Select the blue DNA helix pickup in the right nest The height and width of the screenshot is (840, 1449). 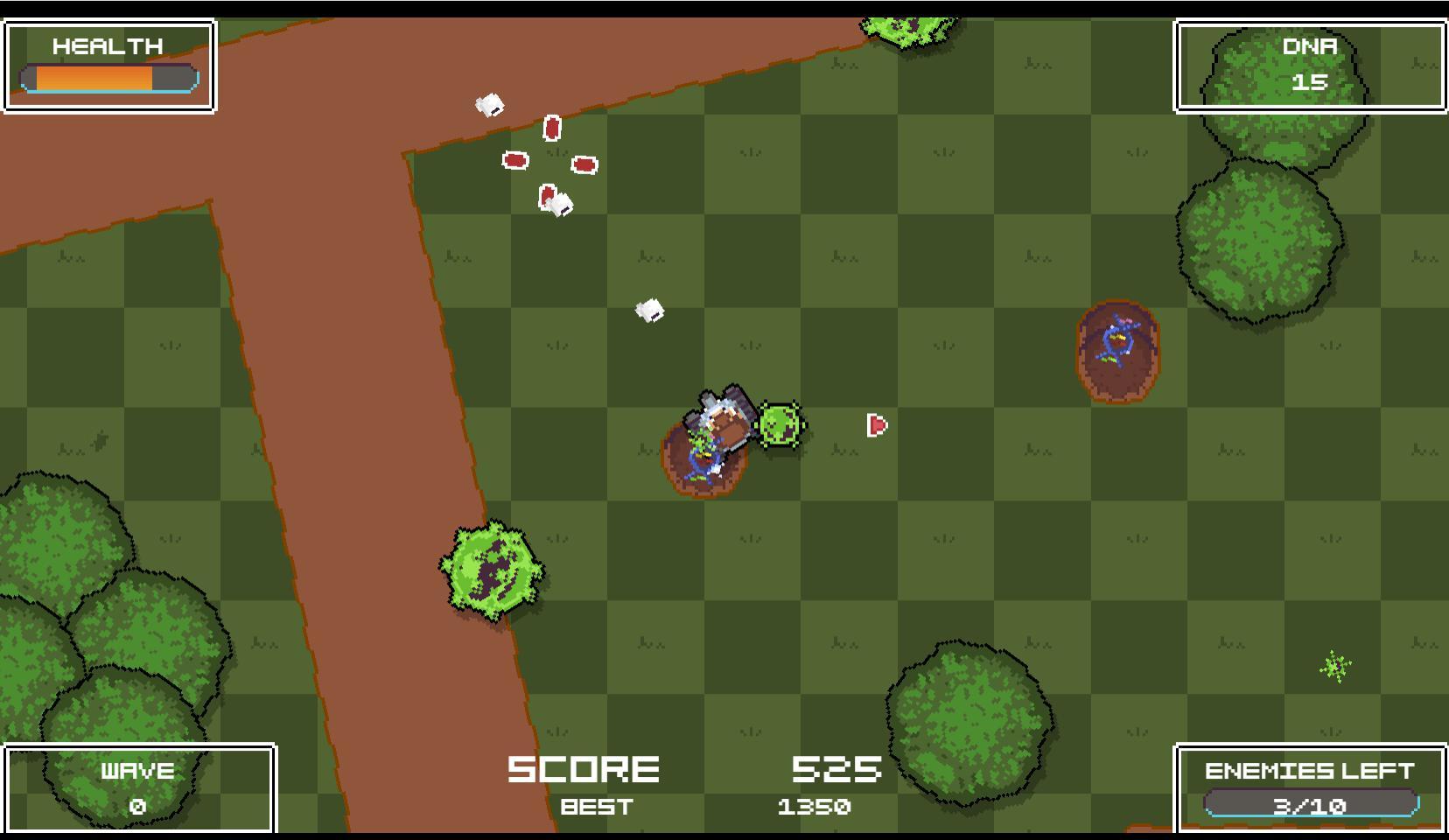(x=1116, y=341)
